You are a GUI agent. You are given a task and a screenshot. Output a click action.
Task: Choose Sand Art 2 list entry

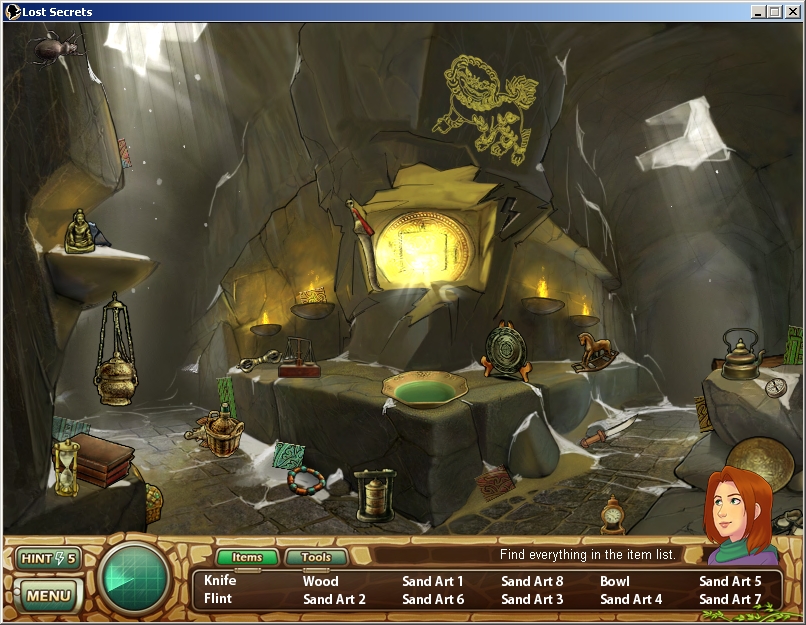point(334,600)
